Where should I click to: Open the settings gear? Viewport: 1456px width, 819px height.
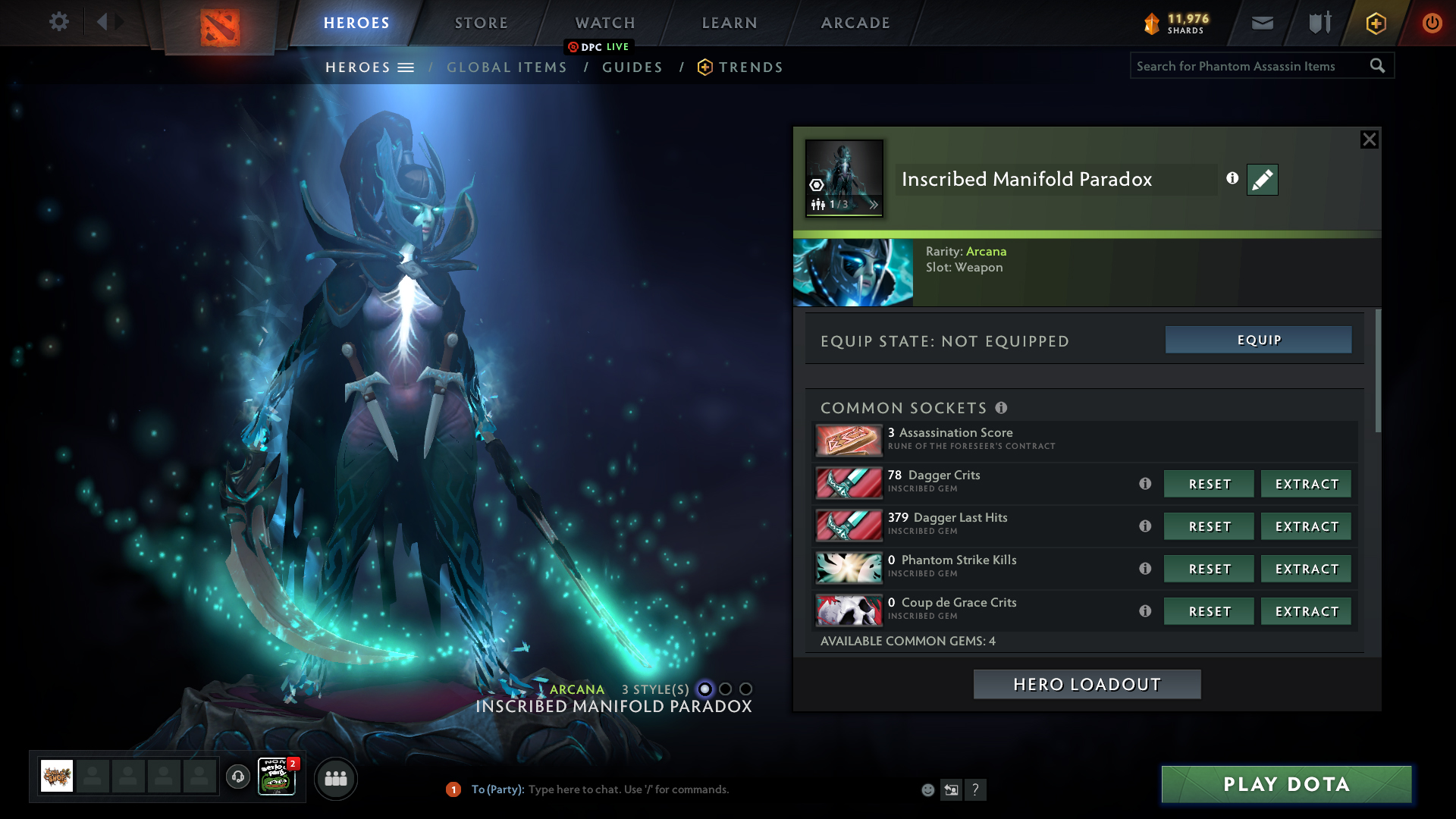(59, 21)
